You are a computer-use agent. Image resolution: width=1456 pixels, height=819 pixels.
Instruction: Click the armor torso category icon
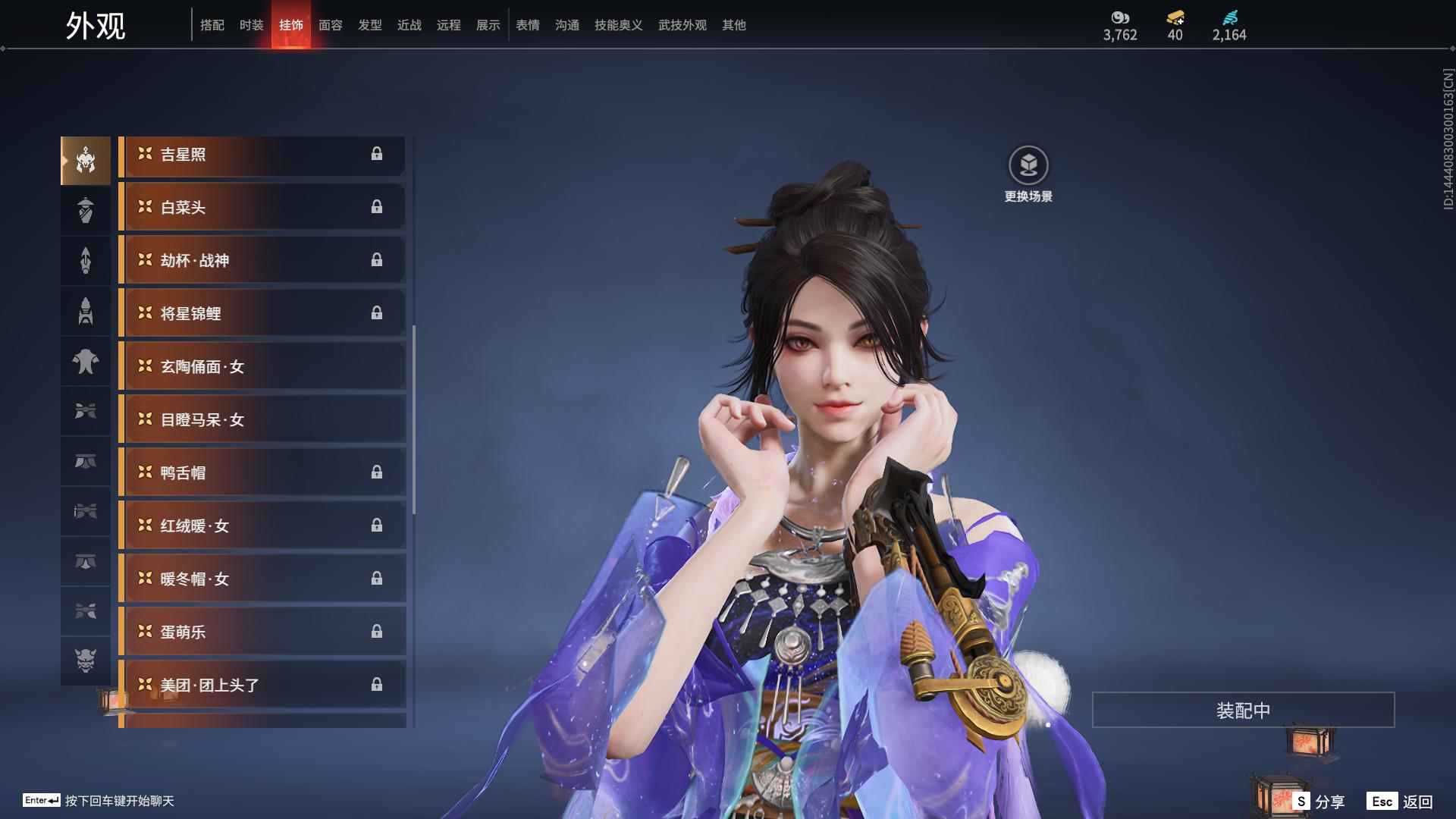86,311
